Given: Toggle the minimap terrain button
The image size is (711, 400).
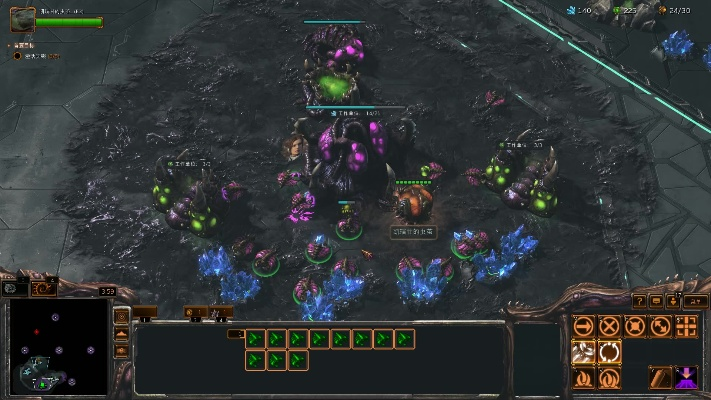Looking at the screenshot, I should [122, 334].
